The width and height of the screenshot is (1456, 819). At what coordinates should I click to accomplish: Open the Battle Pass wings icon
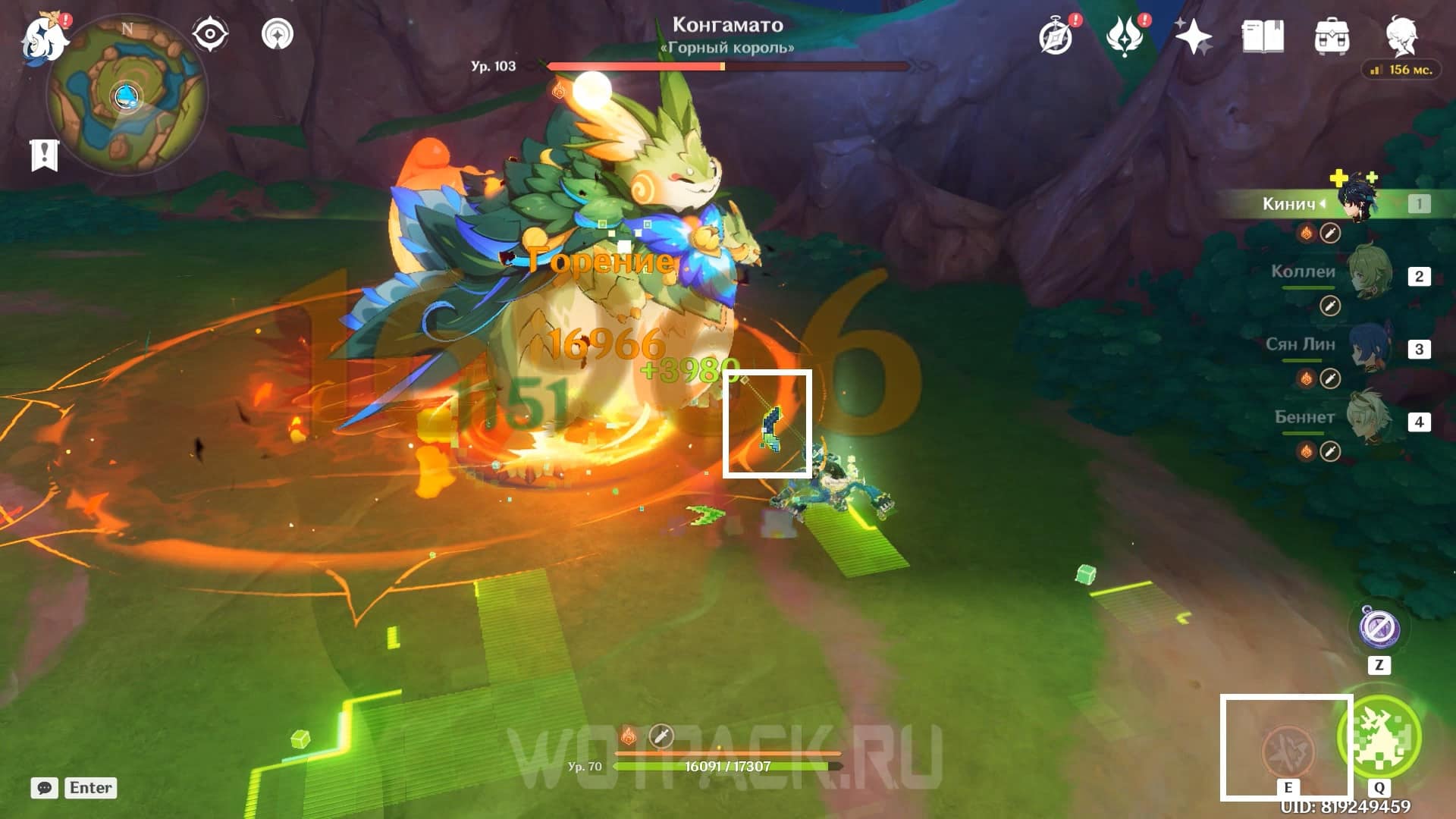point(1128,34)
